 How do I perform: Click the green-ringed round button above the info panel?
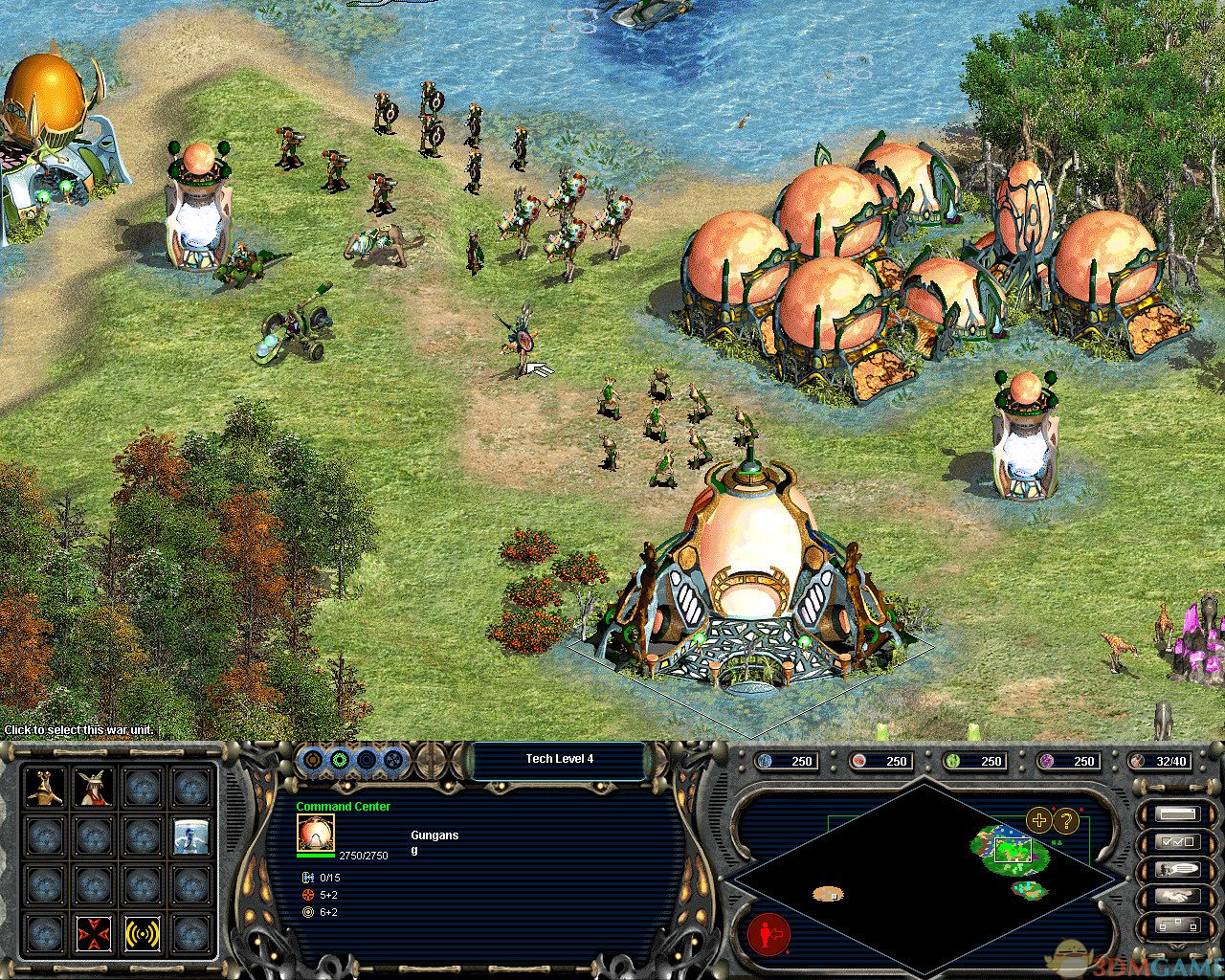point(339,761)
